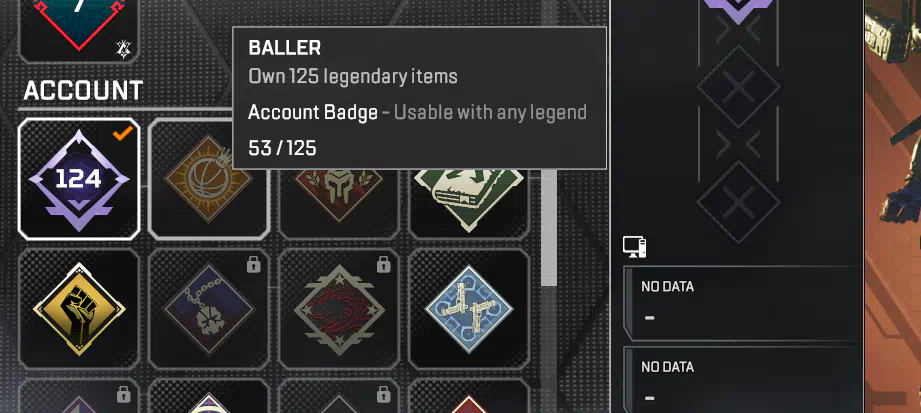Choose the locked red dragon badge

pos(339,308)
